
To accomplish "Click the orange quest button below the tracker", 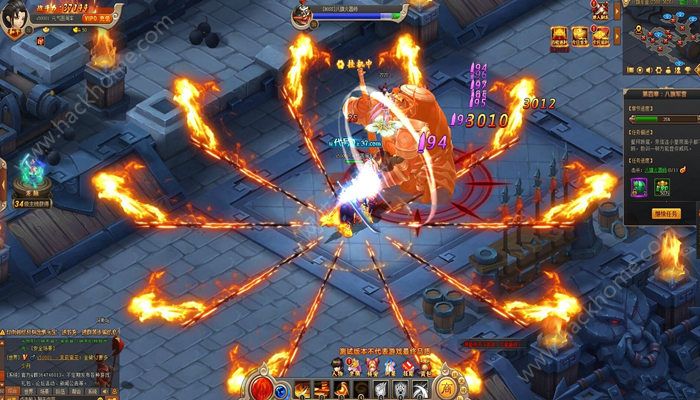I will coord(666,213).
